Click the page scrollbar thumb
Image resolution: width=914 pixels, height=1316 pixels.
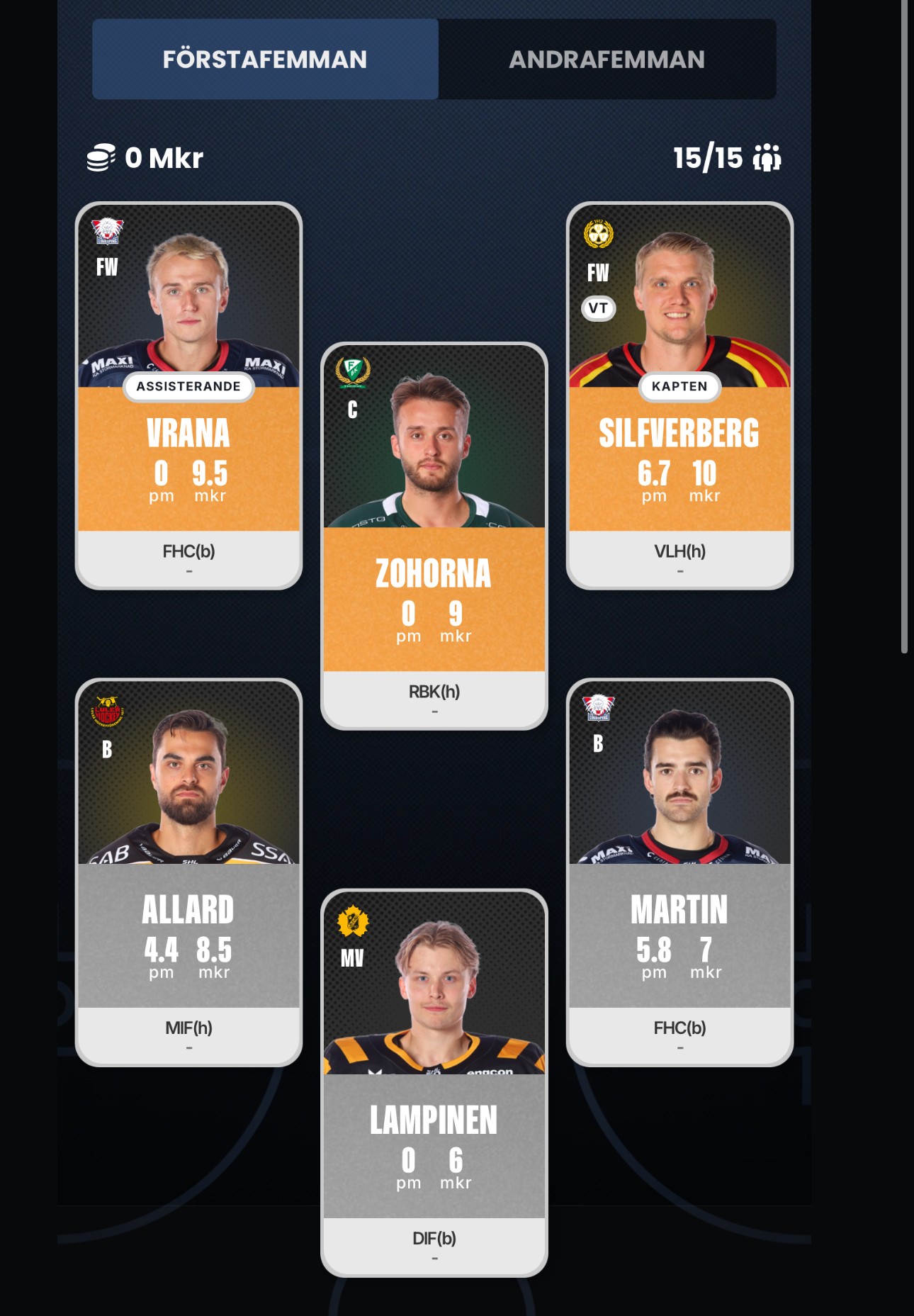coord(904,326)
